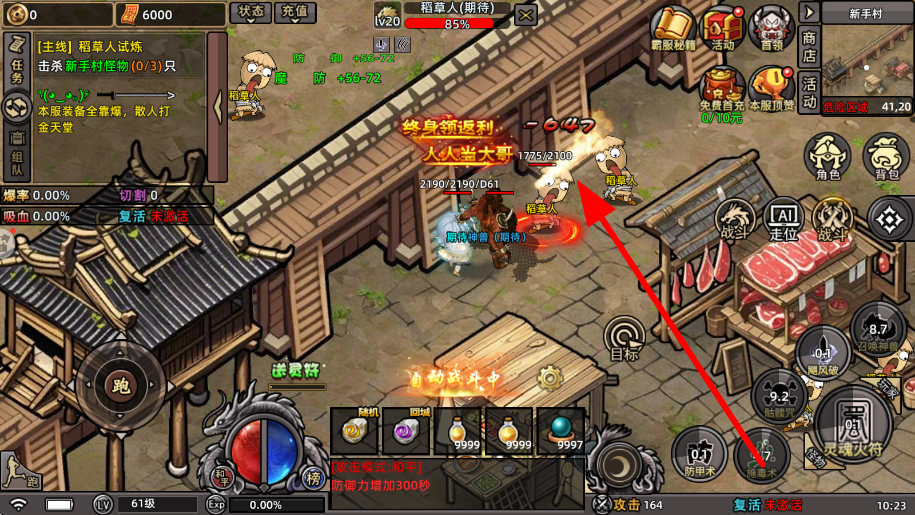
Task: Claim the 免费首充 first-recharge reward
Action: tap(721, 90)
